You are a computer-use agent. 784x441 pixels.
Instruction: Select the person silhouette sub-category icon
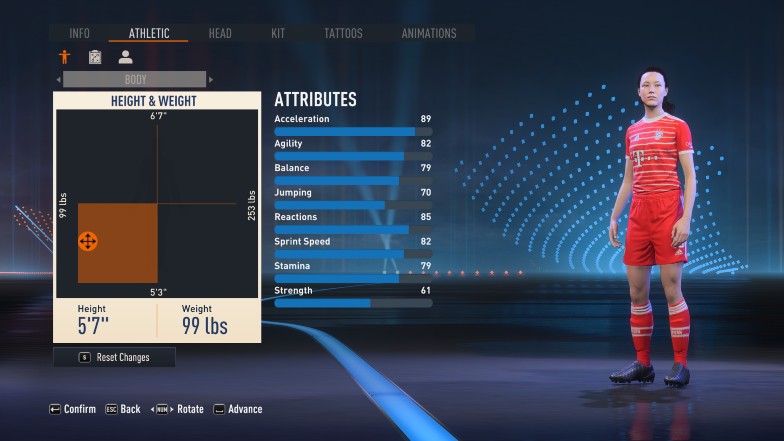(125, 57)
